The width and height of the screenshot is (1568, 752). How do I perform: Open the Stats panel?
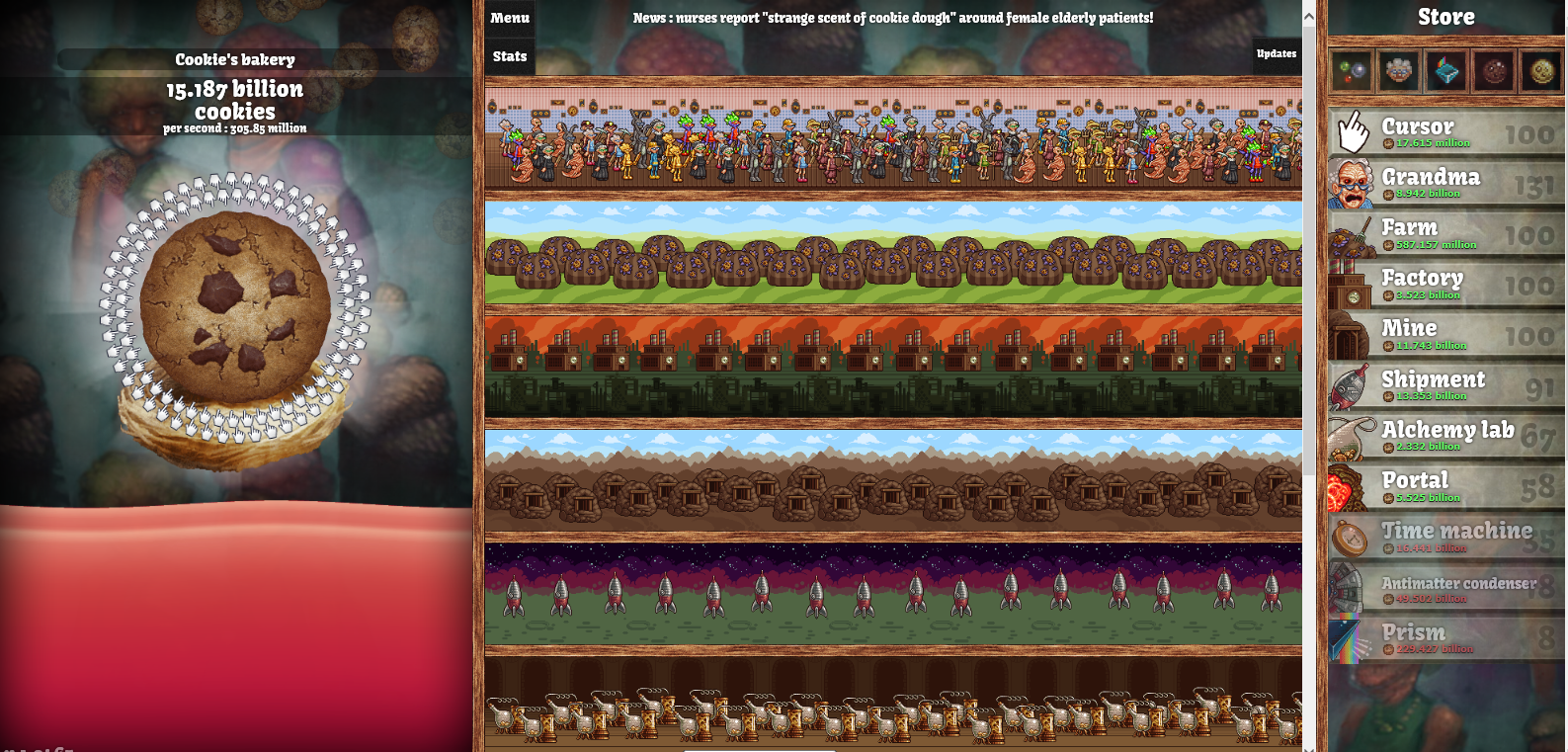(510, 56)
